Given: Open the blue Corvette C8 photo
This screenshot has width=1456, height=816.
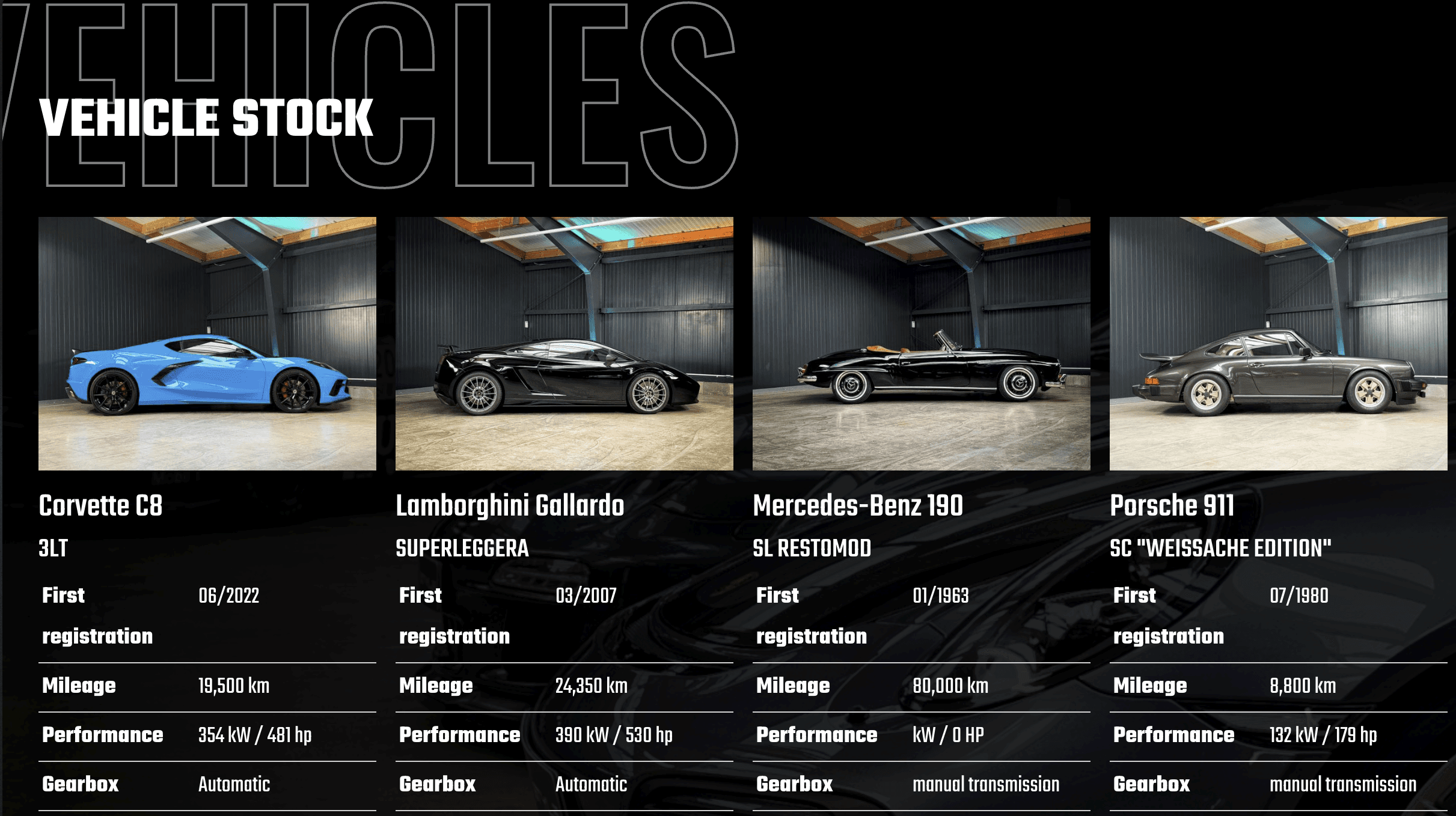Looking at the screenshot, I should (x=207, y=343).
